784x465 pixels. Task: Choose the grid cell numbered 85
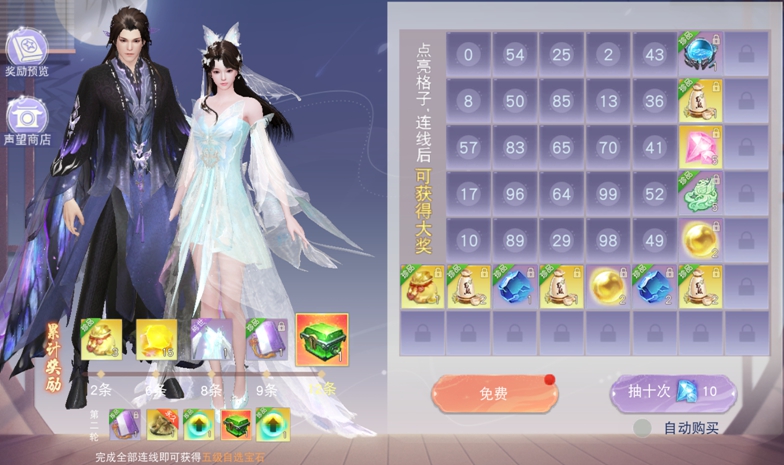(561, 101)
